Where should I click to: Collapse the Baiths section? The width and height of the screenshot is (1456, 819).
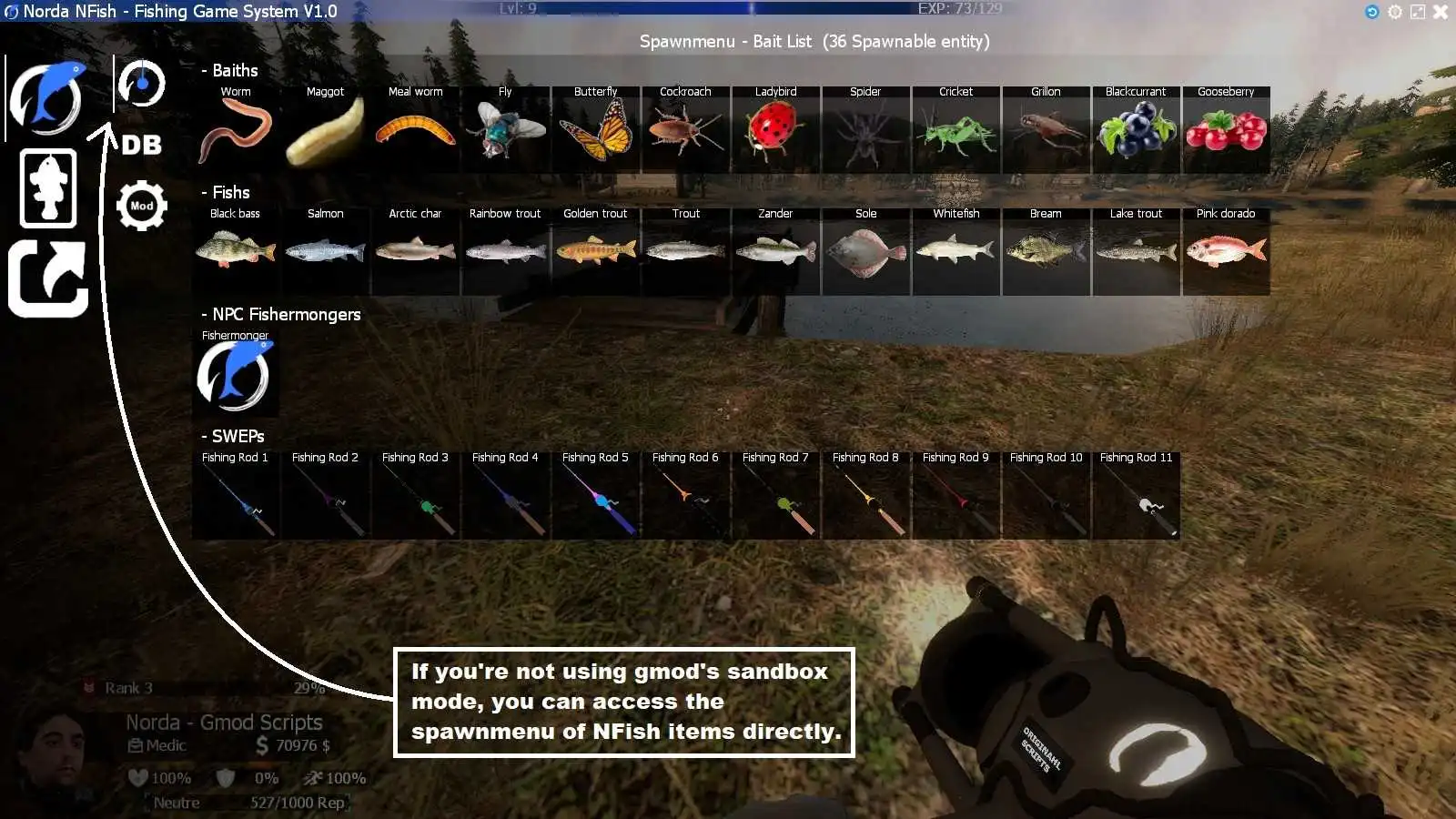pyautogui.click(x=229, y=70)
